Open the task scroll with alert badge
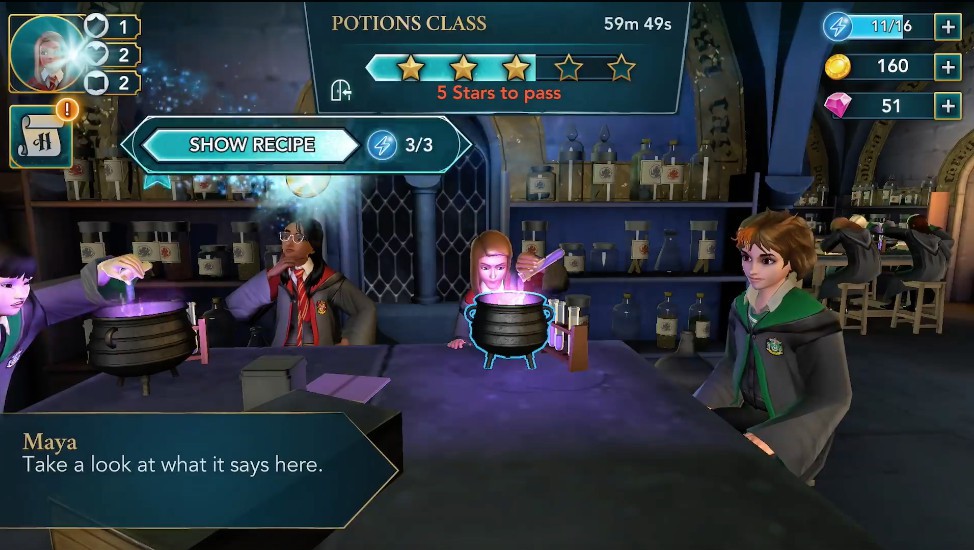The image size is (974, 550). (41, 135)
